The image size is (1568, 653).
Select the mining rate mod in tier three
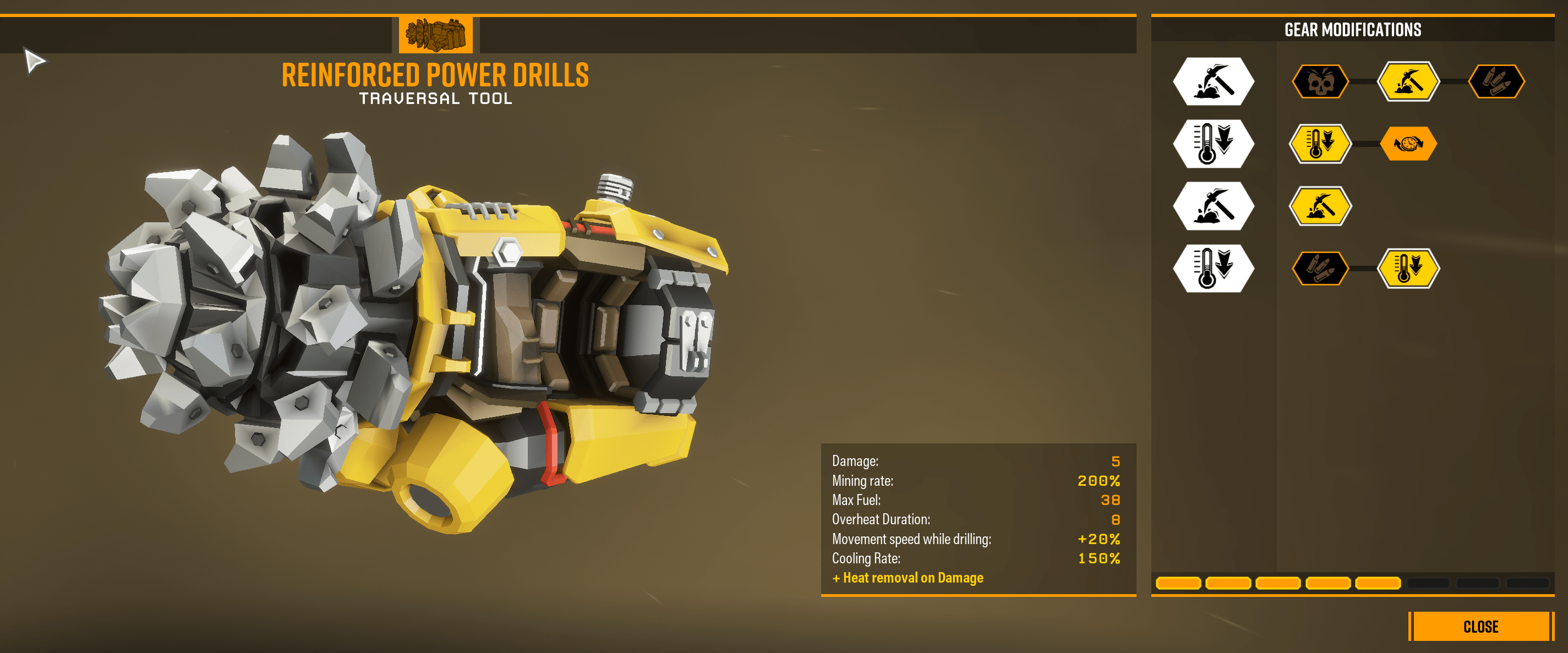coord(1320,206)
